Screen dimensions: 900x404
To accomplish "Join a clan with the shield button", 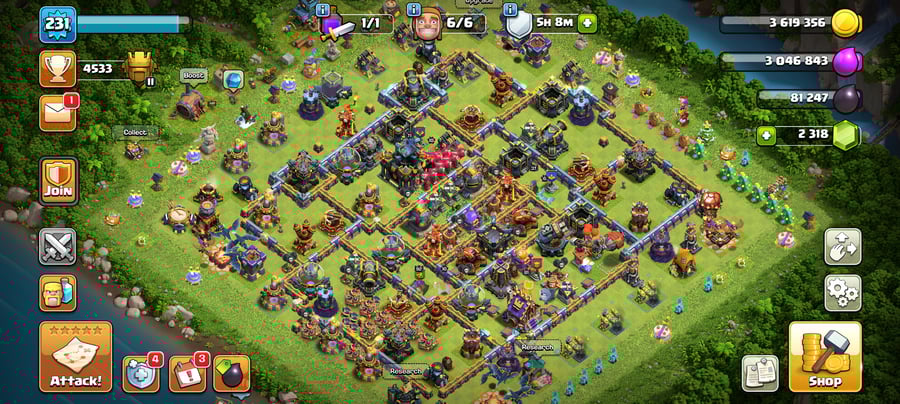I will tap(57, 180).
